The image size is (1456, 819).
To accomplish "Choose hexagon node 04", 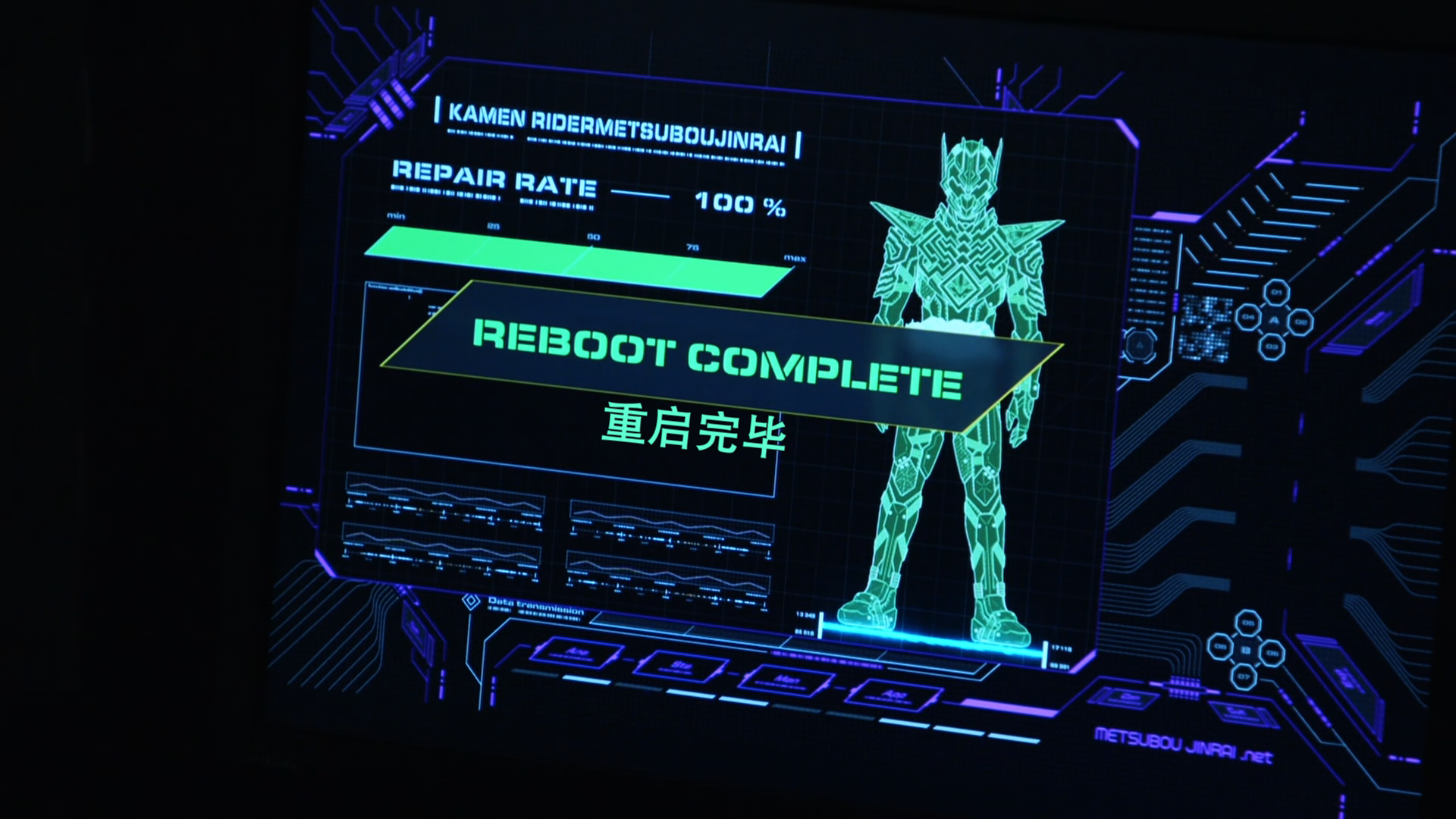I will click(x=1248, y=317).
